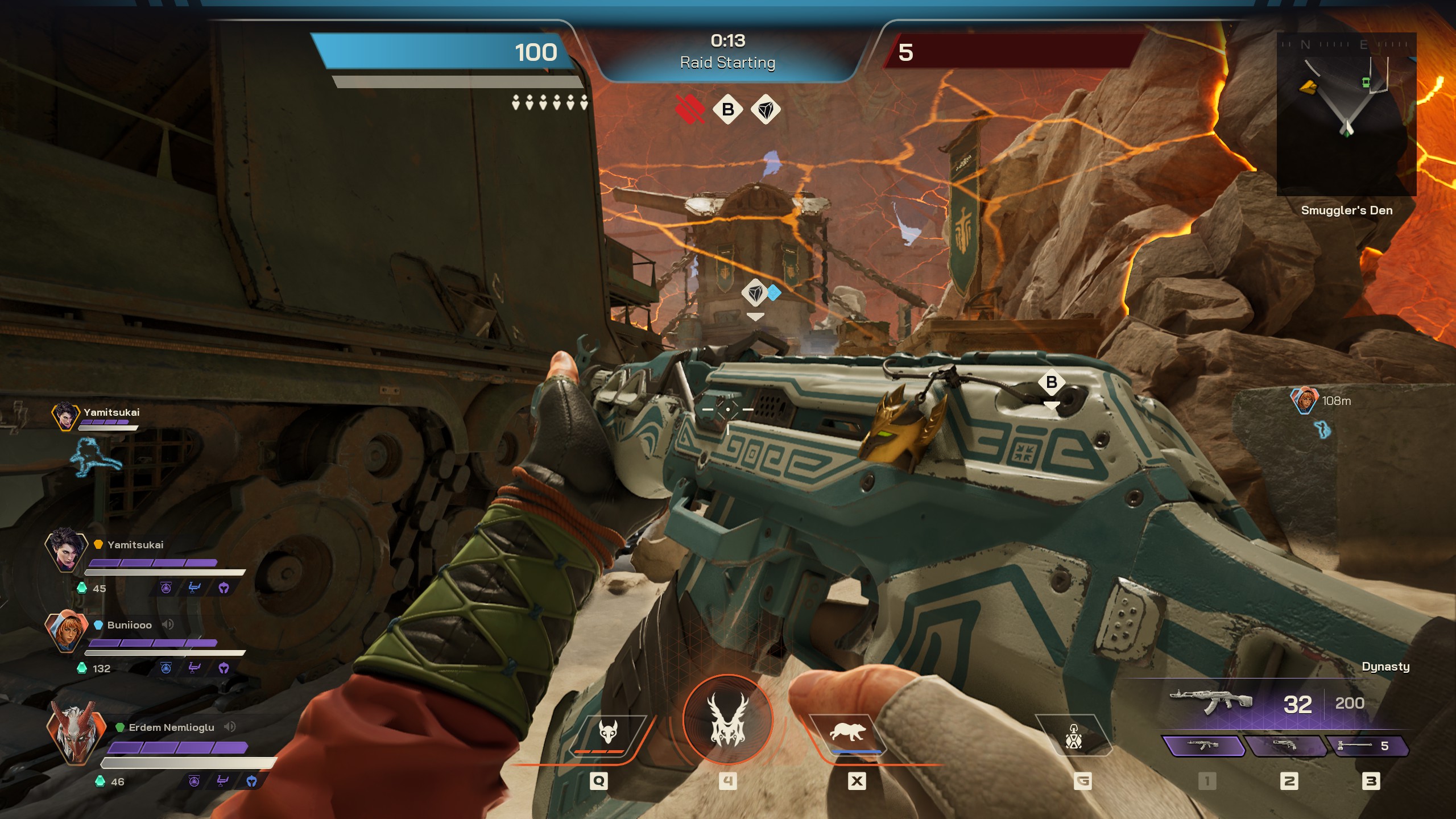This screenshot has height=819, width=1456.
Task: Switch to the secondary pistol weapon slot
Action: [x=1285, y=746]
